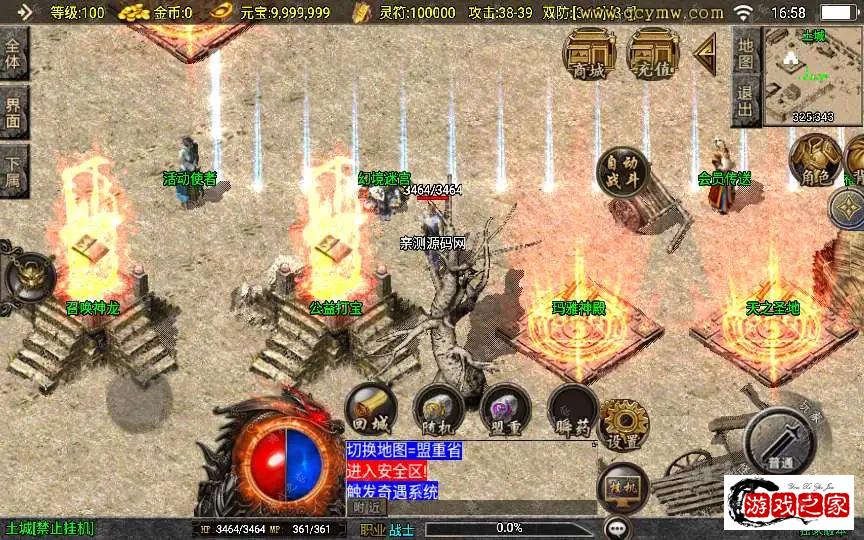Open the minimap of 土城
The height and width of the screenshot is (540, 864).
coord(812,76)
